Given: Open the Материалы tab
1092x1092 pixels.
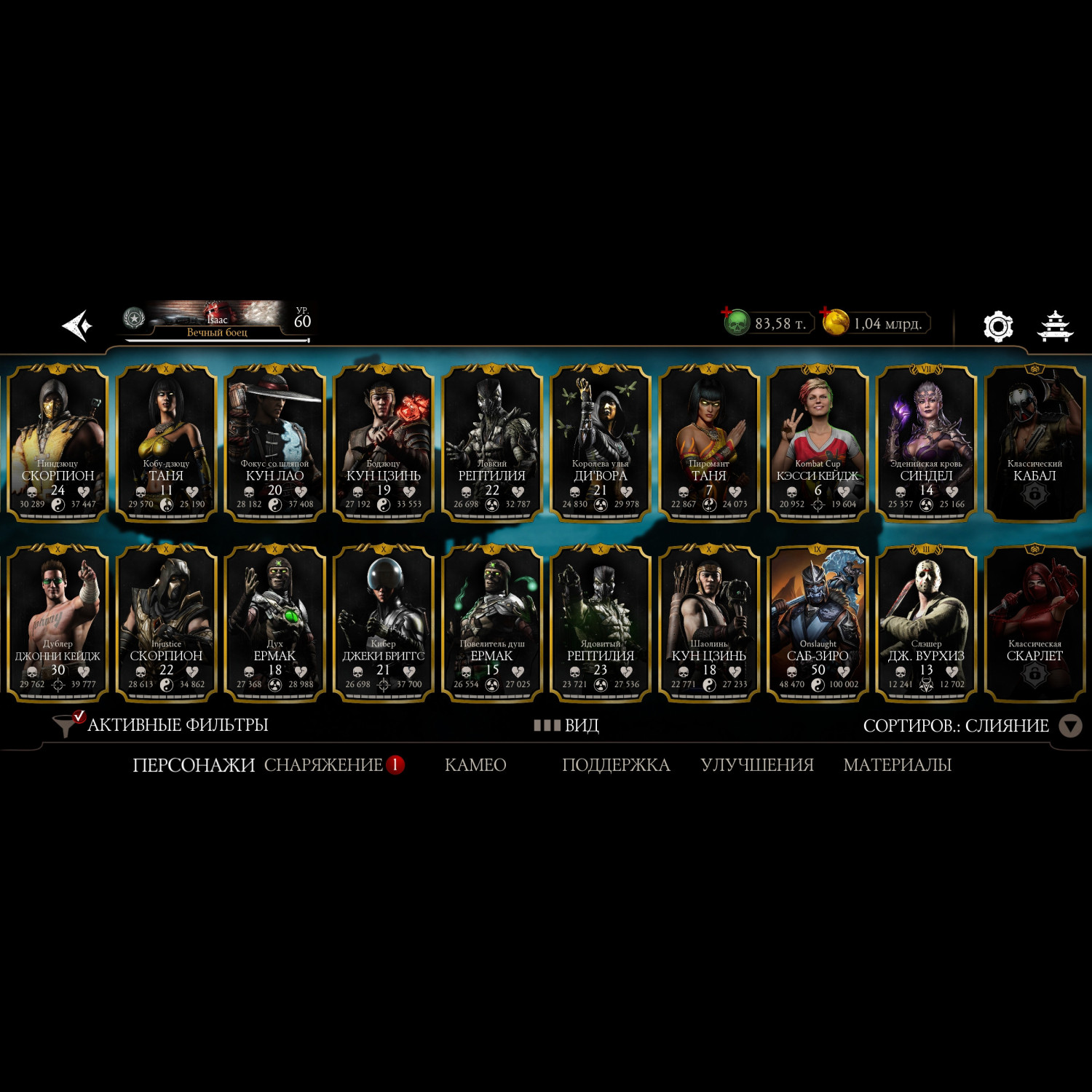Looking at the screenshot, I should click(897, 765).
